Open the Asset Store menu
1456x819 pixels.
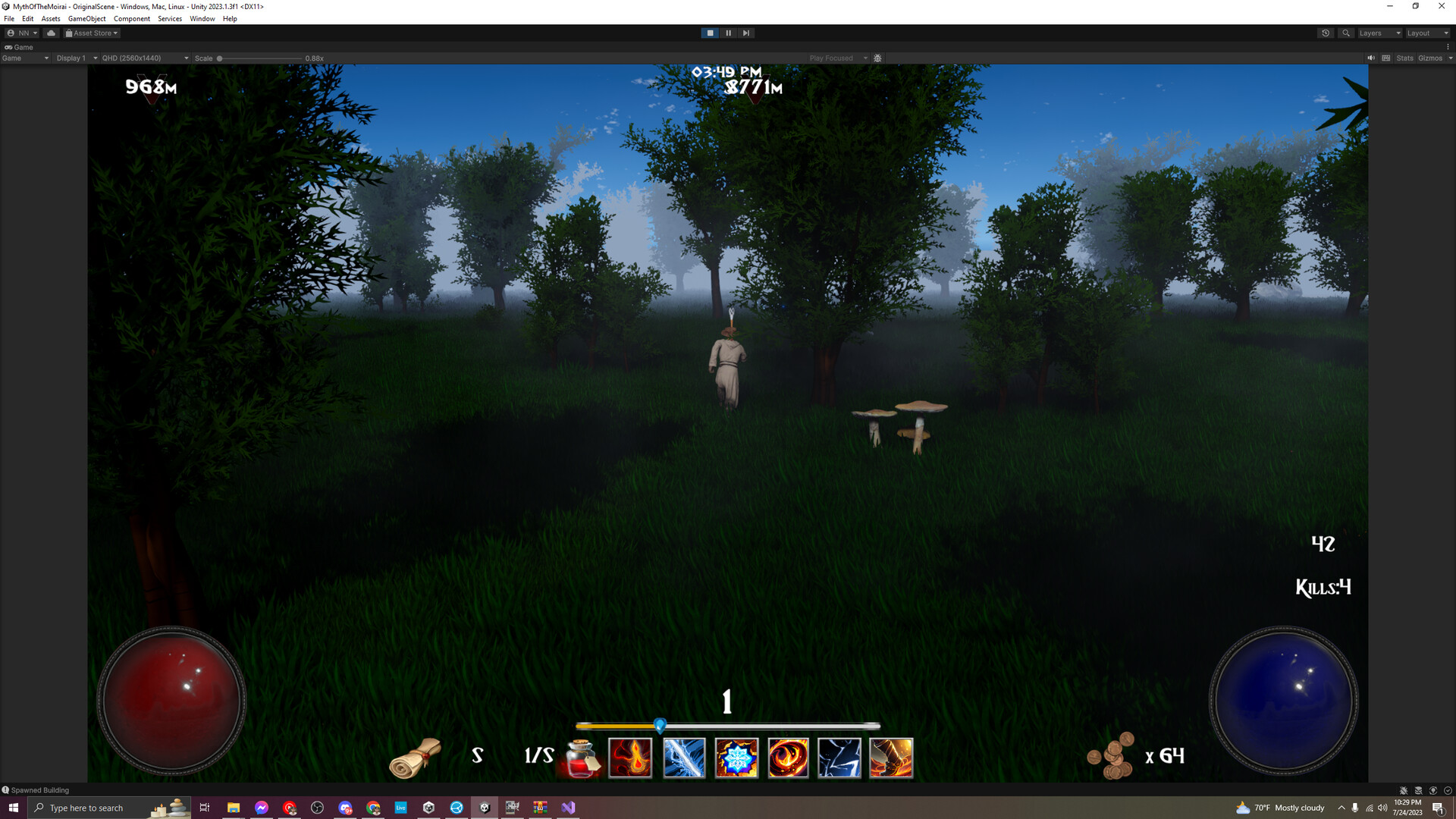tap(91, 33)
